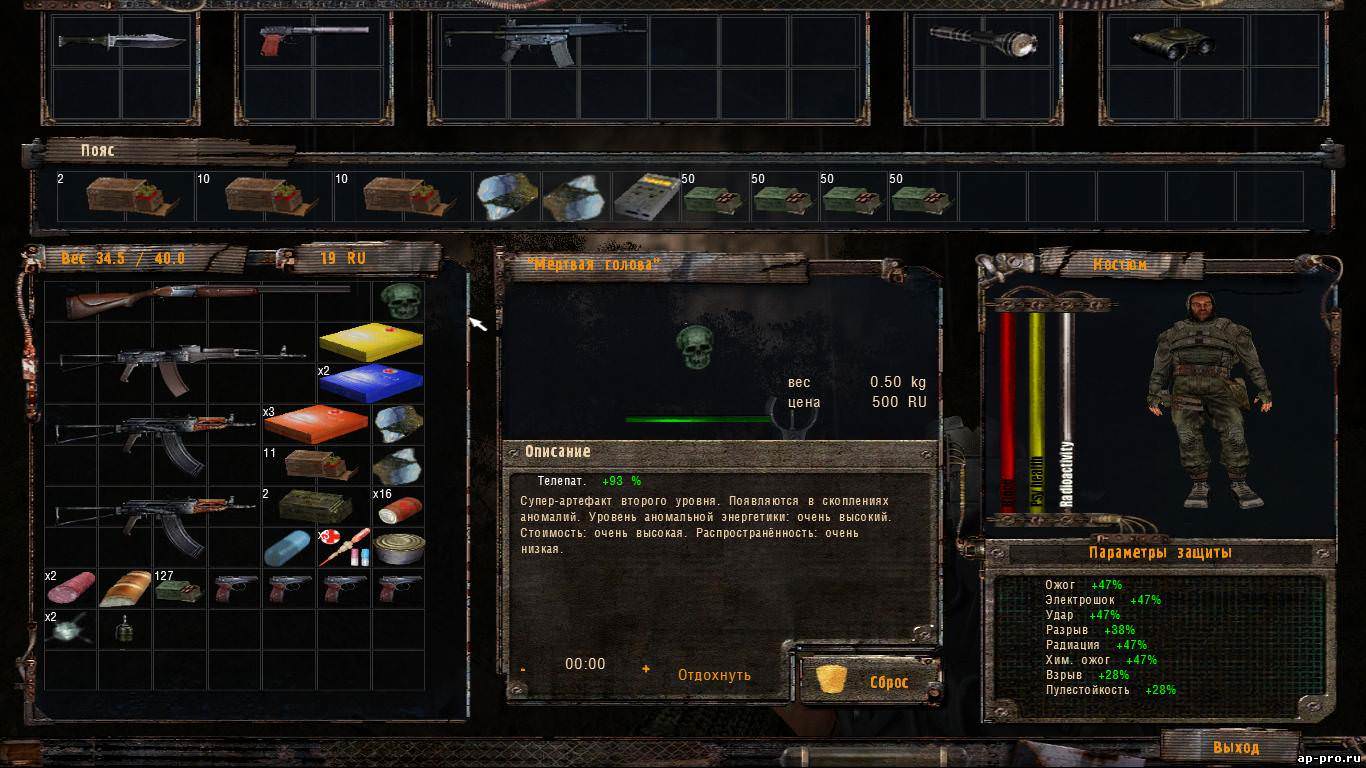
Task: Select the bread loaf in the backpack
Action: [125, 588]
